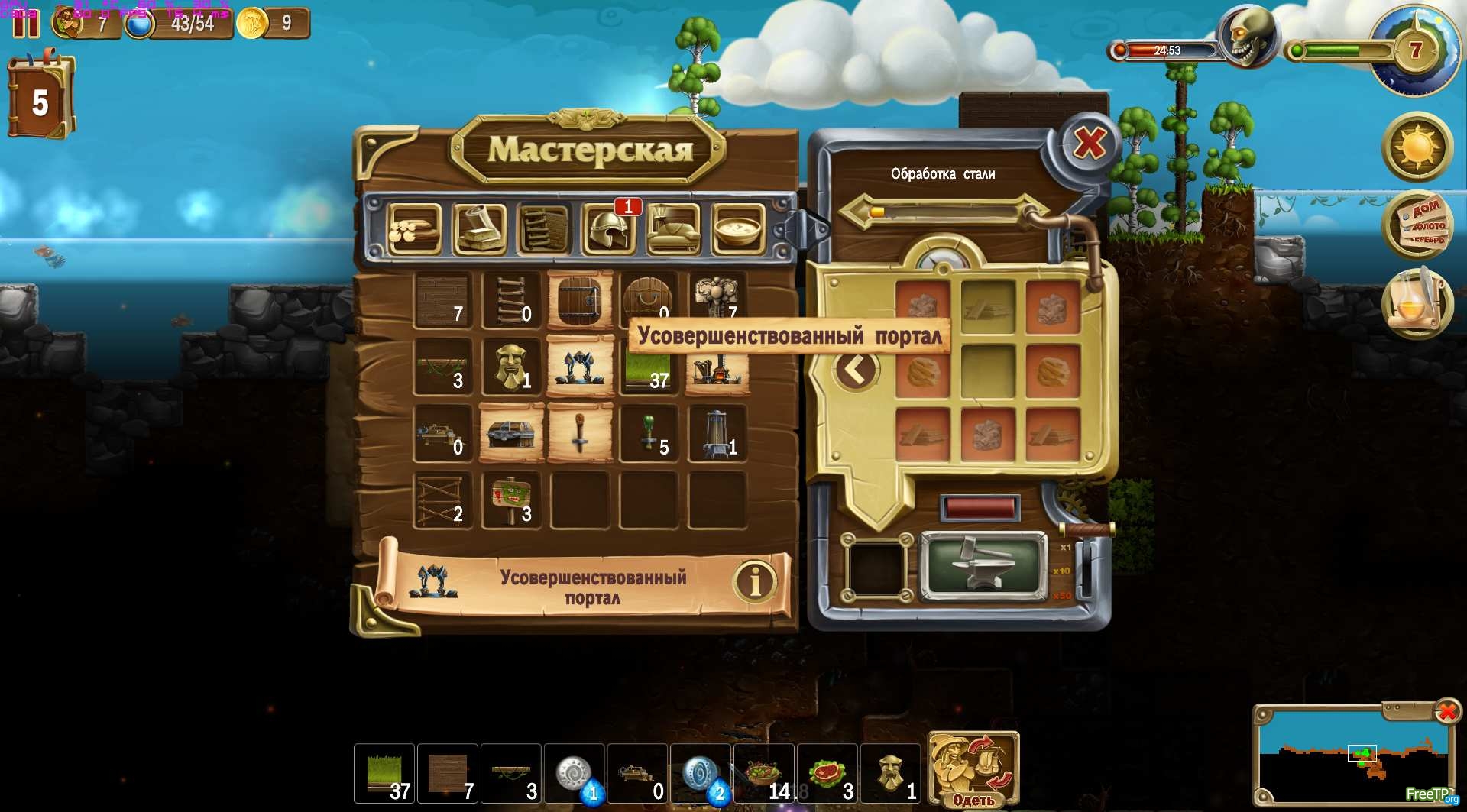Choose the wooden door recipe
Screen dimensions: 1467x812
click(x=579, y=300)
